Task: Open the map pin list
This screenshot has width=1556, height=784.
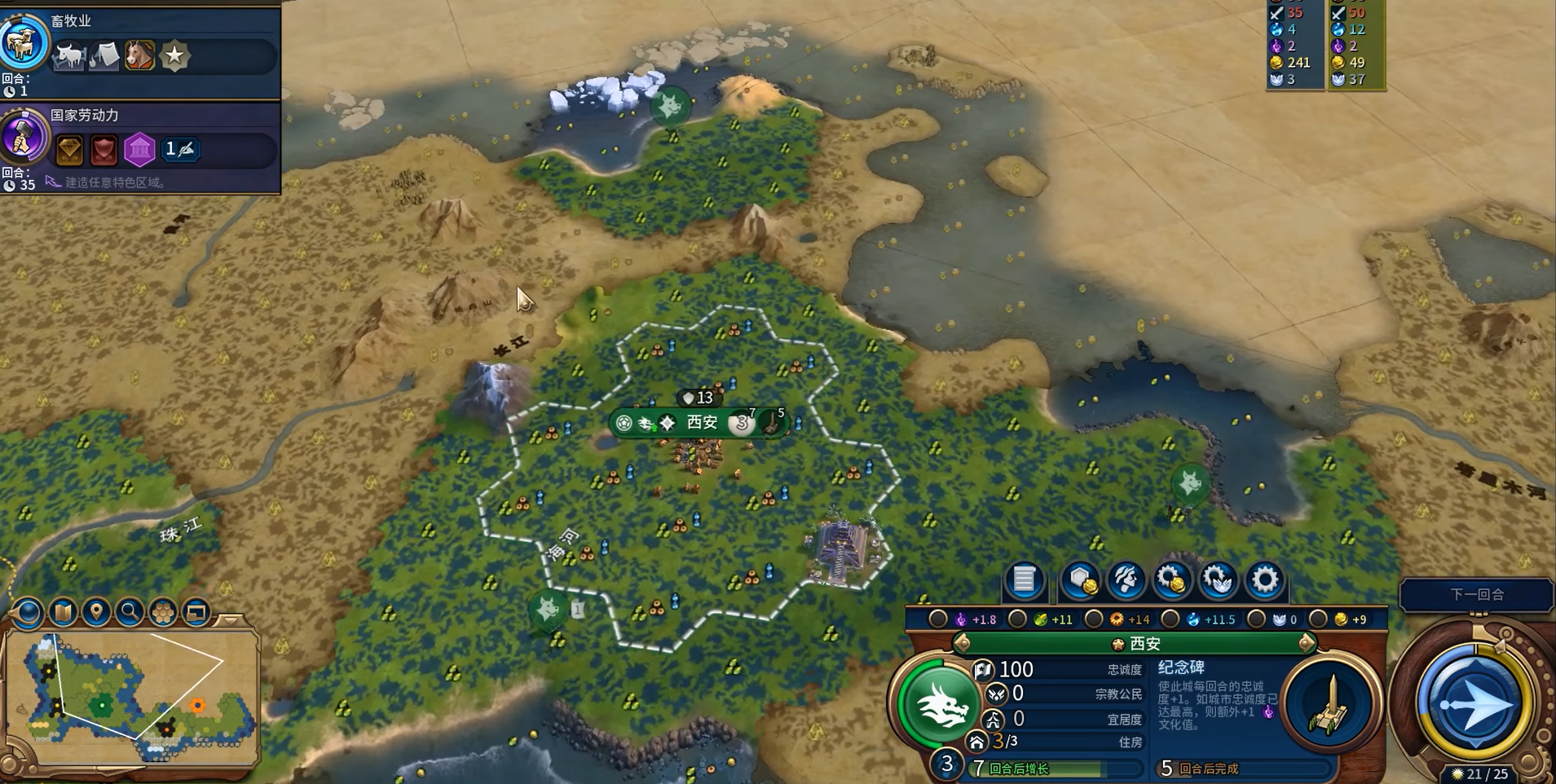Action: [96, 612]
